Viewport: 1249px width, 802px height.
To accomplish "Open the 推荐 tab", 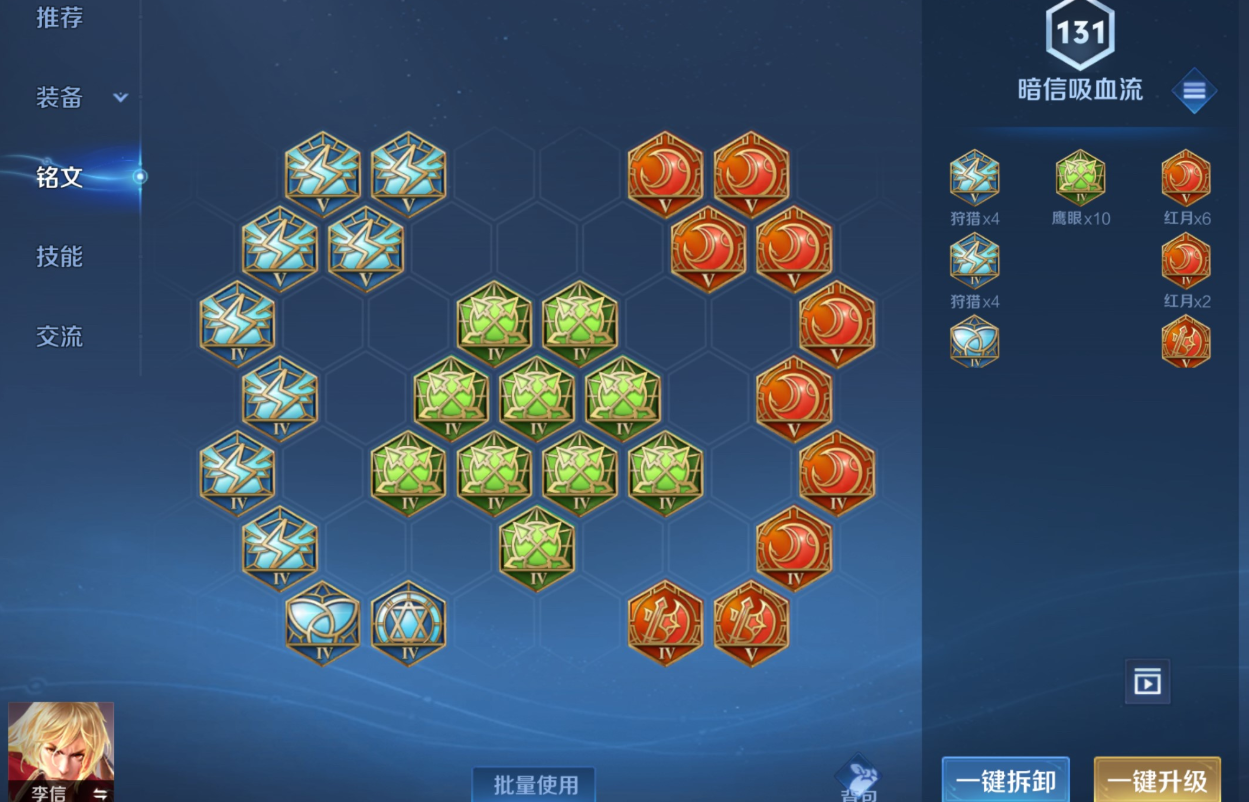I will (x=59, y=17).
